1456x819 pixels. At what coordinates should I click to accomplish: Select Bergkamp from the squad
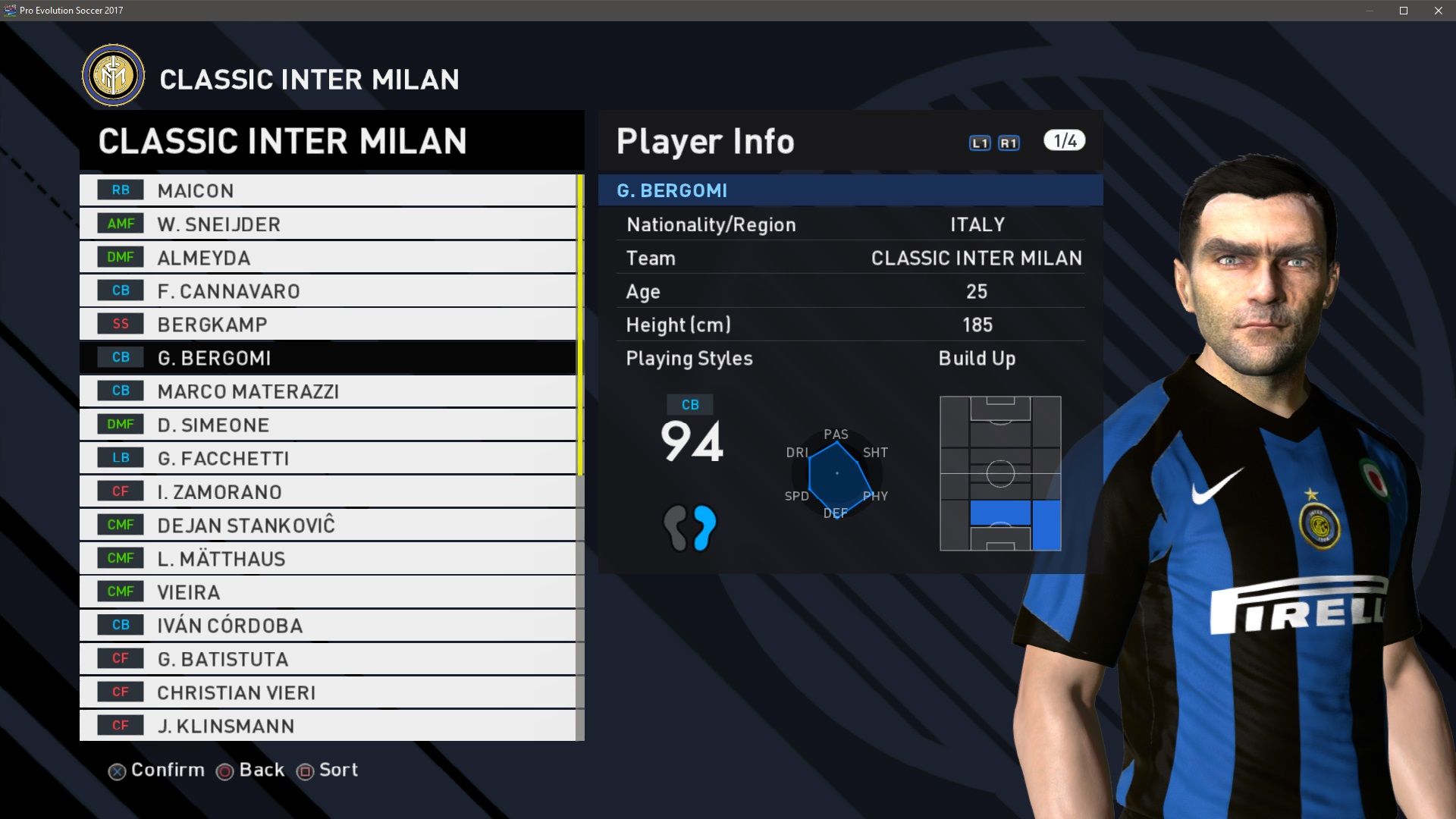(x=328, y=324)
